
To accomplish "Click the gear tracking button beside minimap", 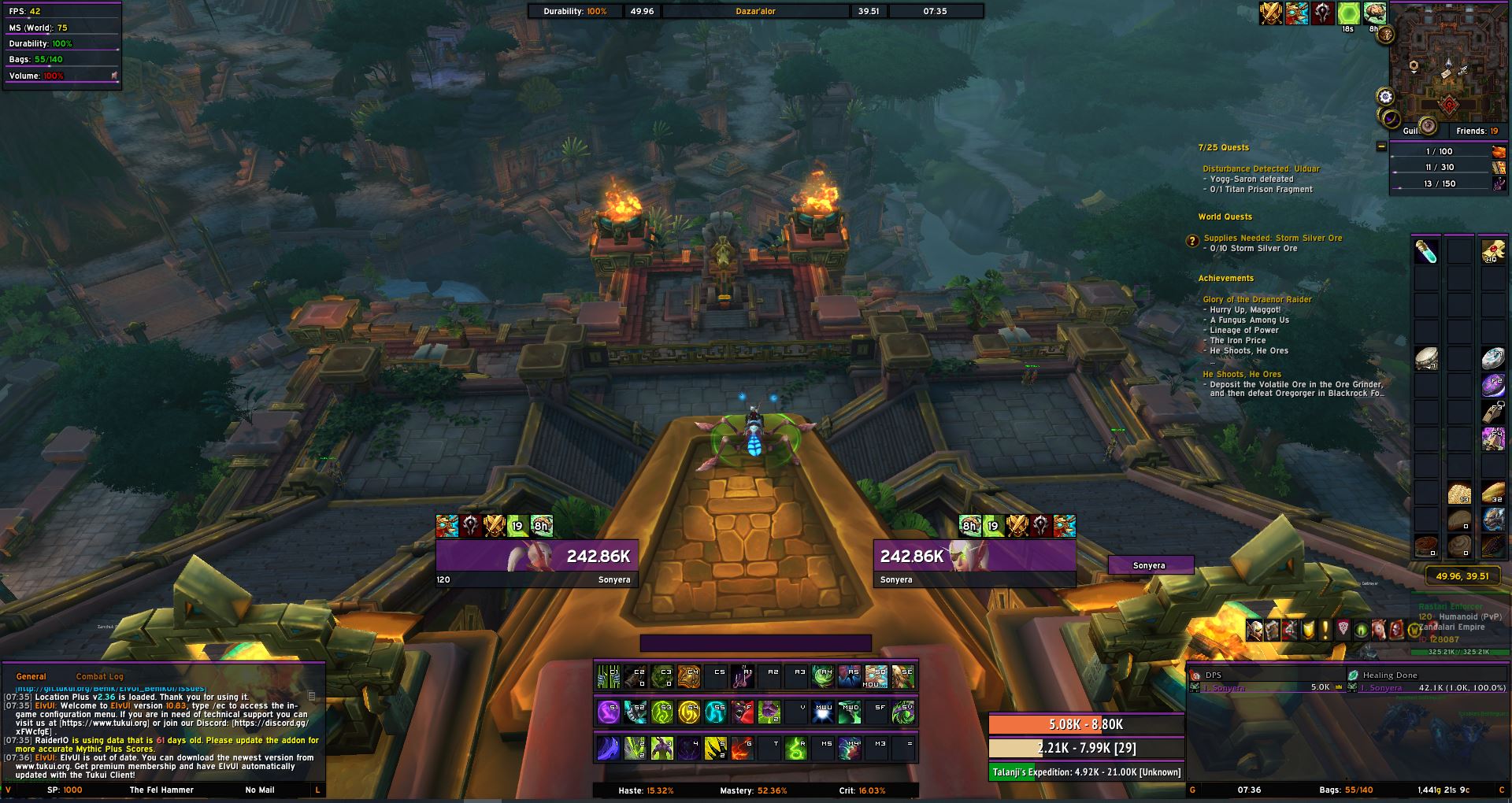I will pos(1385,97).
